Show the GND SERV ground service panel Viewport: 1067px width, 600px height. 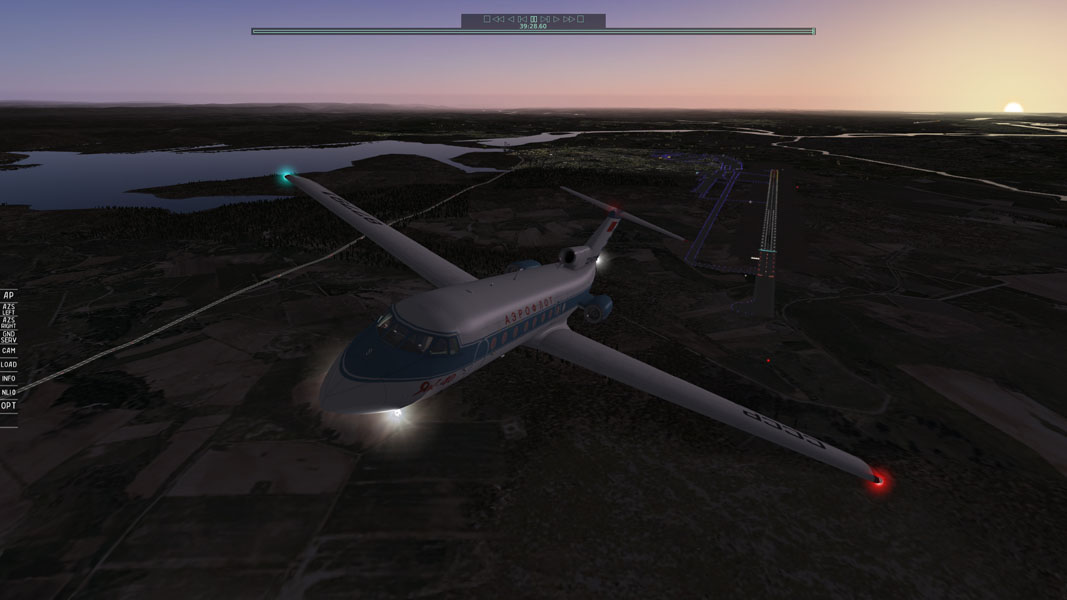point(8,337)
